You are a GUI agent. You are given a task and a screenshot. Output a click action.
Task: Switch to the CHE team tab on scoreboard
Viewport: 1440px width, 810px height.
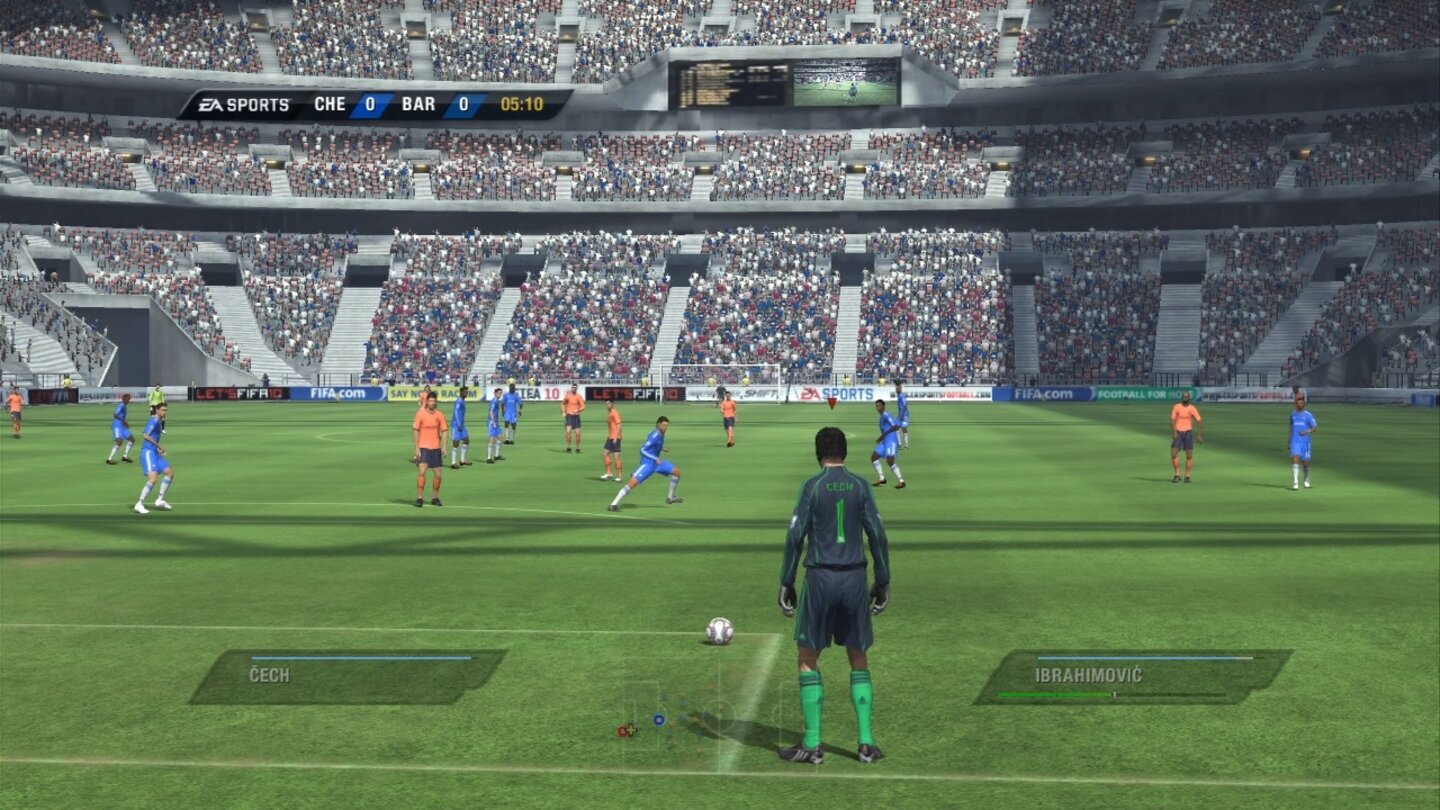point(330,103)
